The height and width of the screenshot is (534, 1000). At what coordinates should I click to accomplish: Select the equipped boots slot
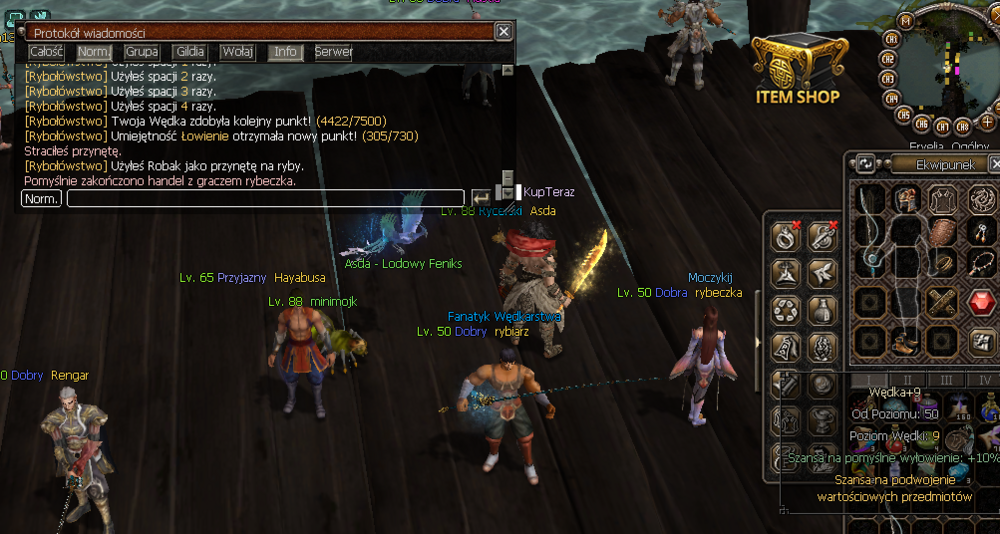click(907, 341)
